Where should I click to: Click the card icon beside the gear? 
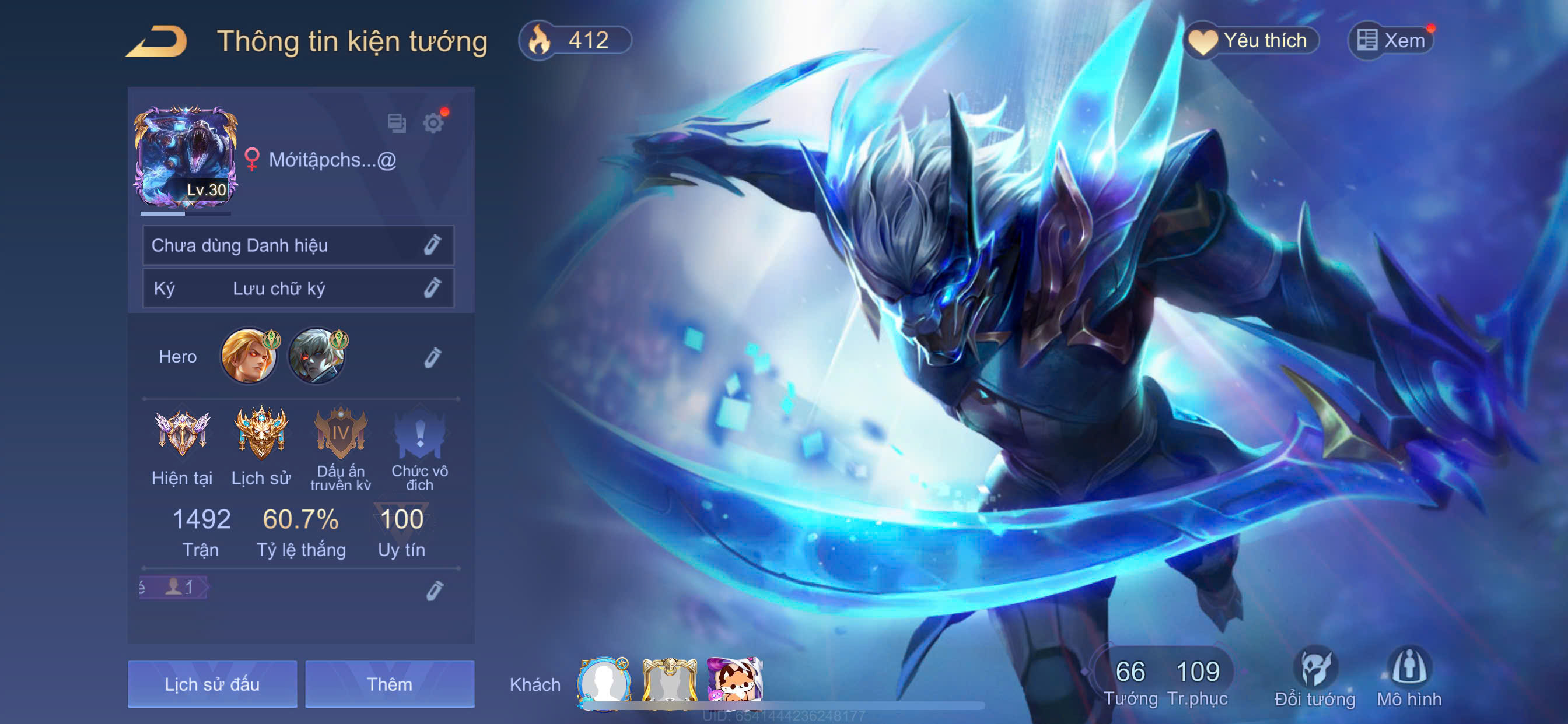[397, 124]
